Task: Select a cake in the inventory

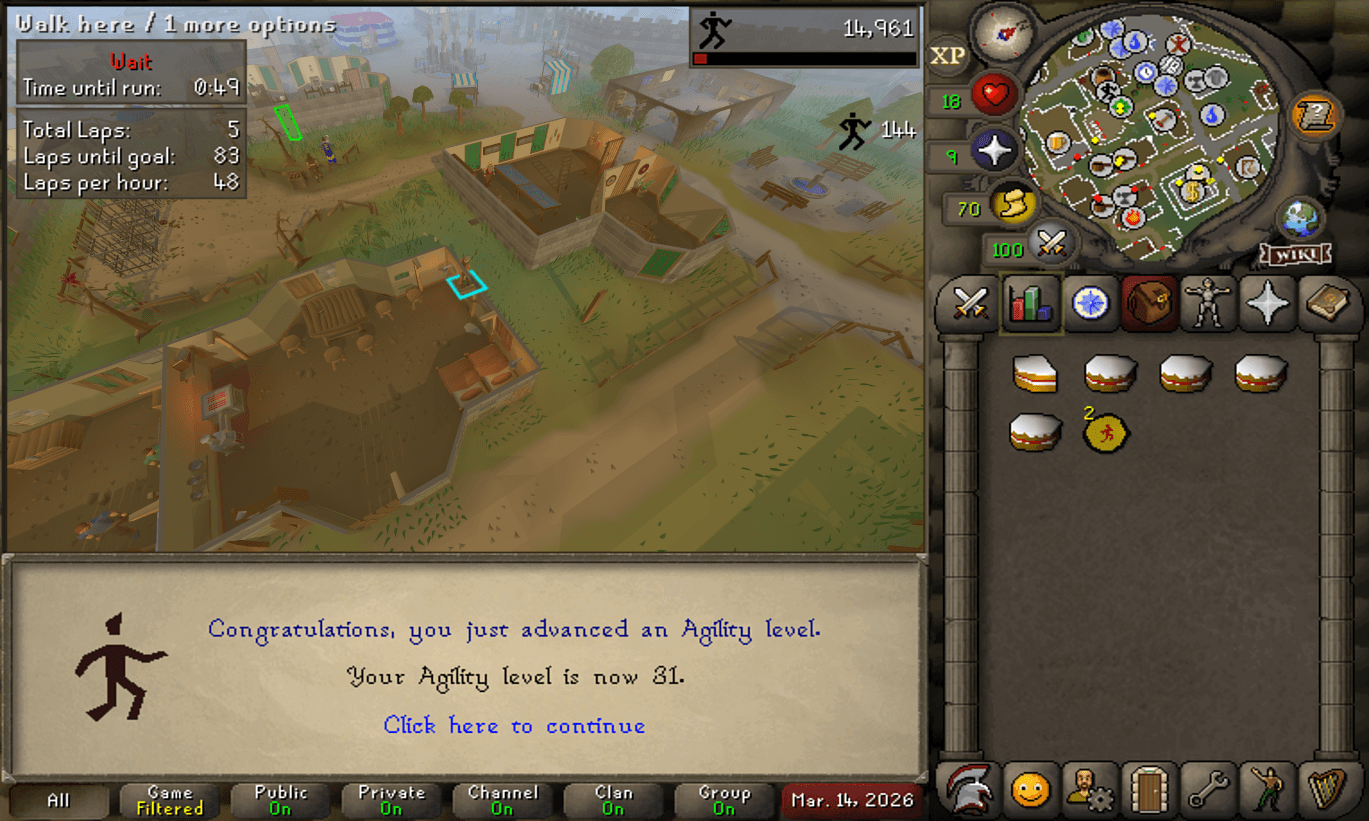Action: pyautogui.click(x=1035, y=375)
